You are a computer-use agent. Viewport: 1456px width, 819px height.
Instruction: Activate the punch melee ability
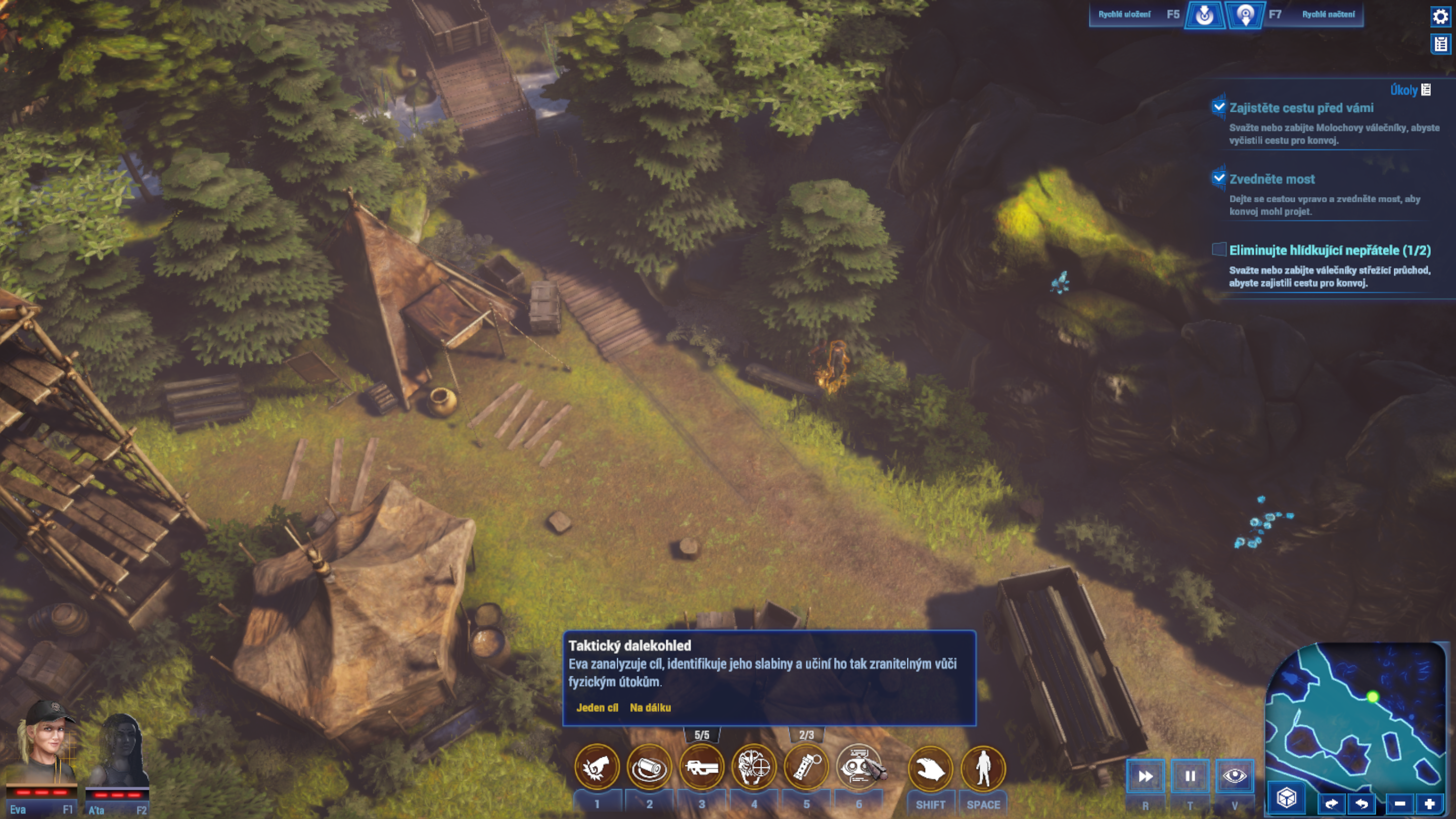[597, 767]
